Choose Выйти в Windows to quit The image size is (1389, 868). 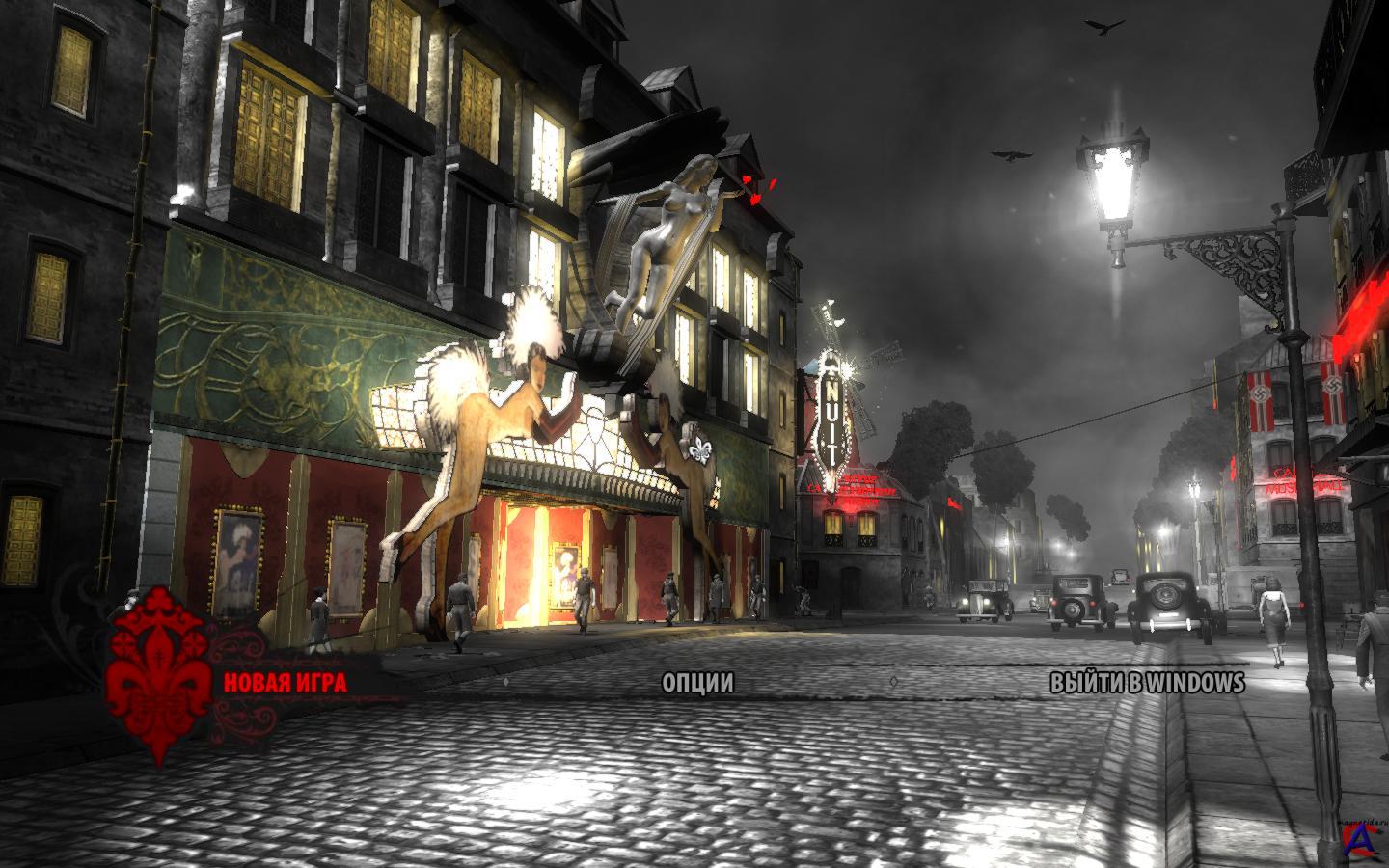tap(1147, 683)
